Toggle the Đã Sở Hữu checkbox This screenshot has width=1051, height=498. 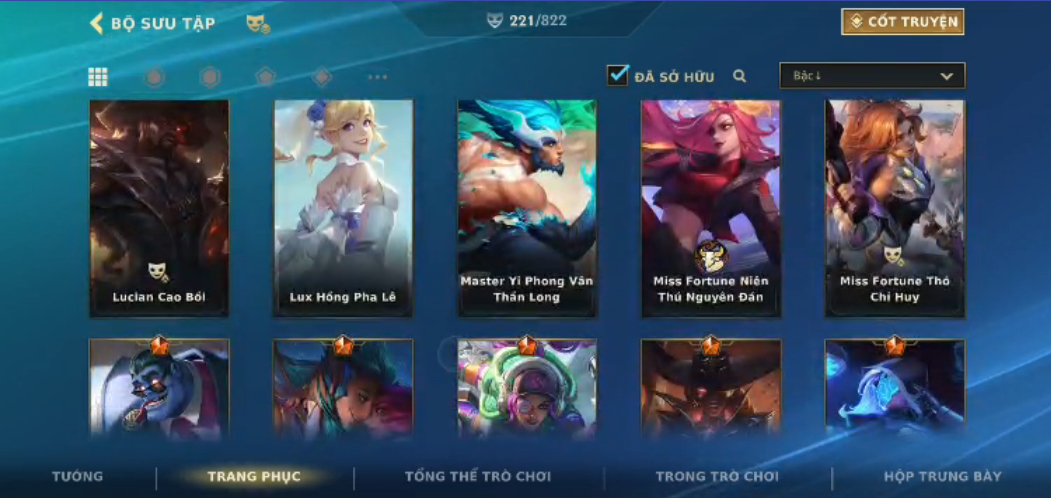tap(618, 75)
